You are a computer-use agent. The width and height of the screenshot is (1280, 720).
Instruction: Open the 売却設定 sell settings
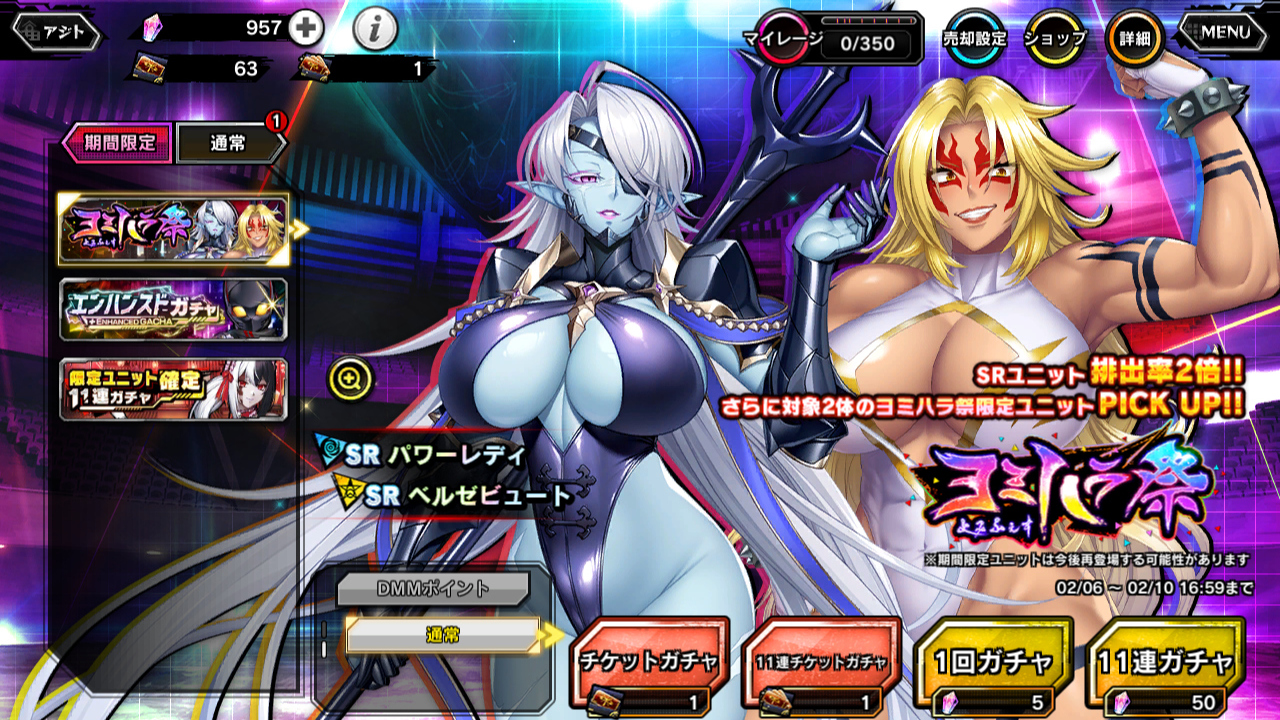[x=974, y=39]
